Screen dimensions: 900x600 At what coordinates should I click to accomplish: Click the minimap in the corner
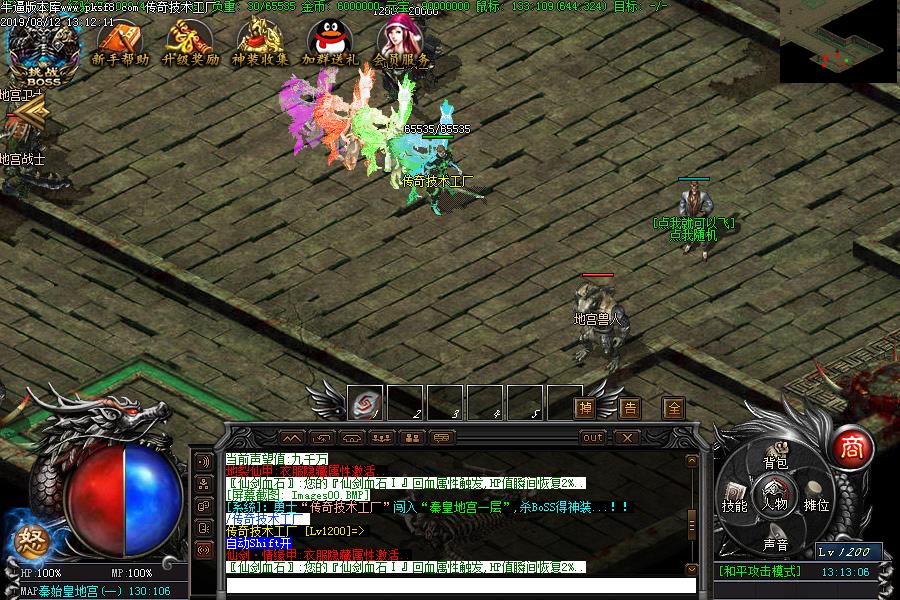click(x=838, y=42)
